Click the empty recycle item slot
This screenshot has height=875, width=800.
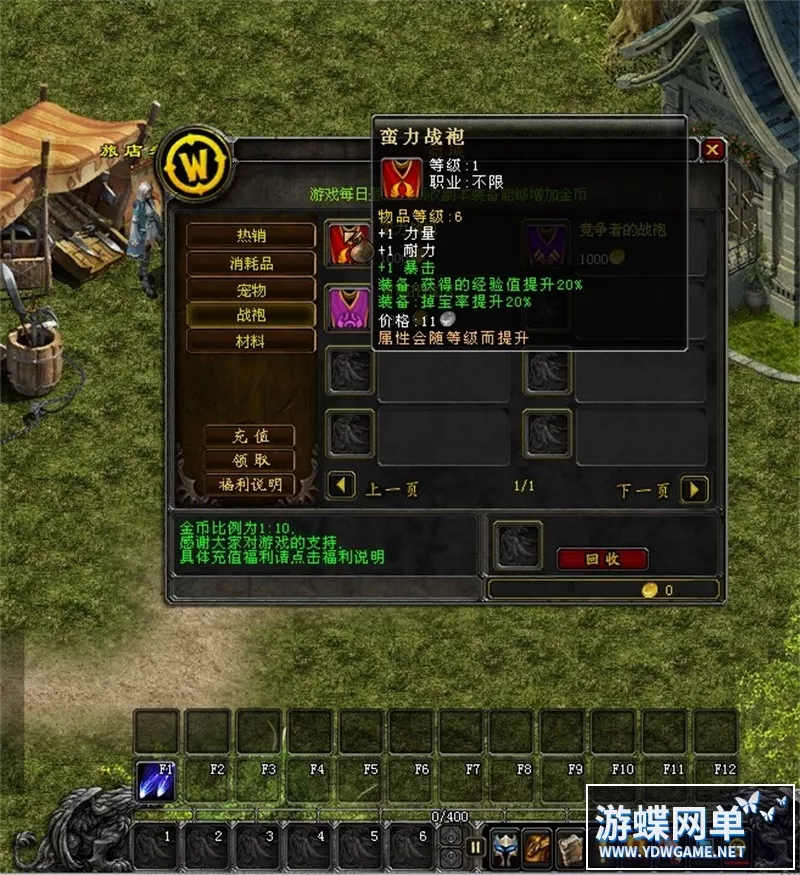518,546
